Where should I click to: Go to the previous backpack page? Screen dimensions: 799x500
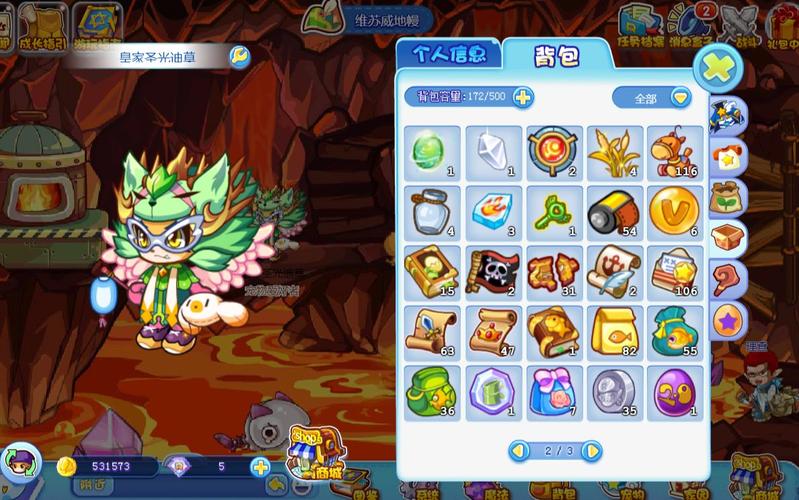pos(519,451)
